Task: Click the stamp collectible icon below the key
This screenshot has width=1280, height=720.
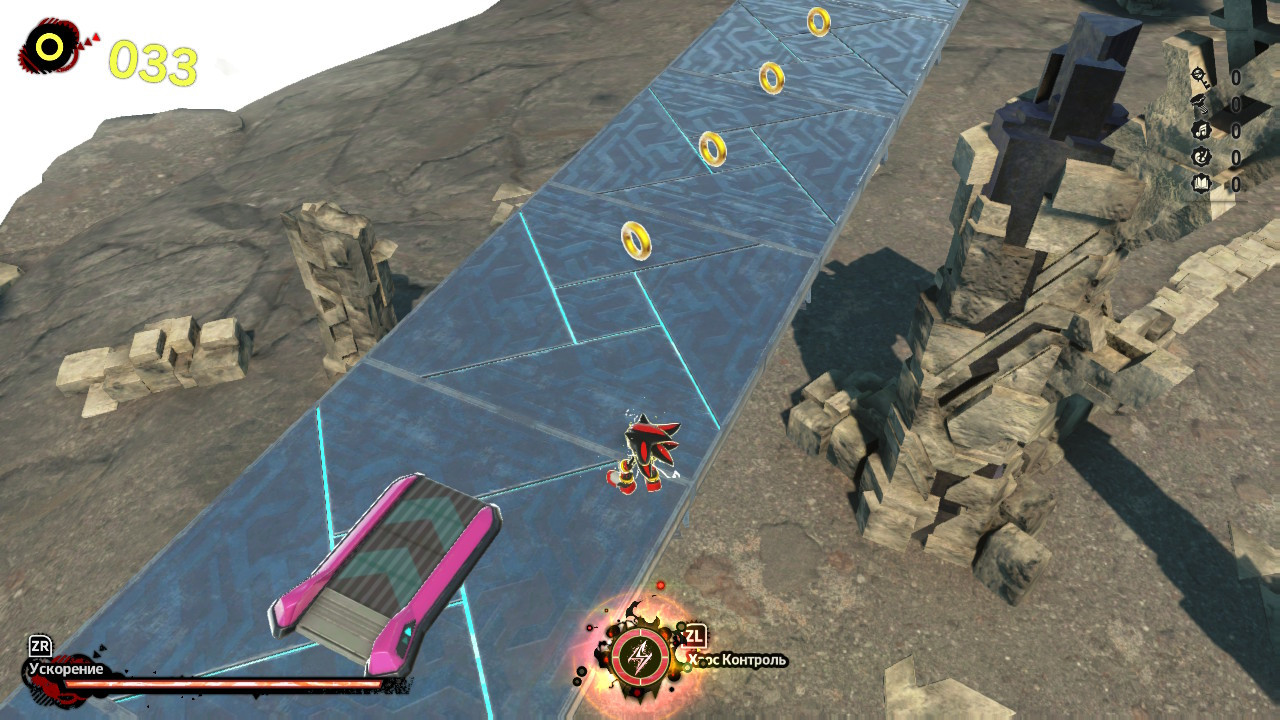Action: tap(1201, 103)
